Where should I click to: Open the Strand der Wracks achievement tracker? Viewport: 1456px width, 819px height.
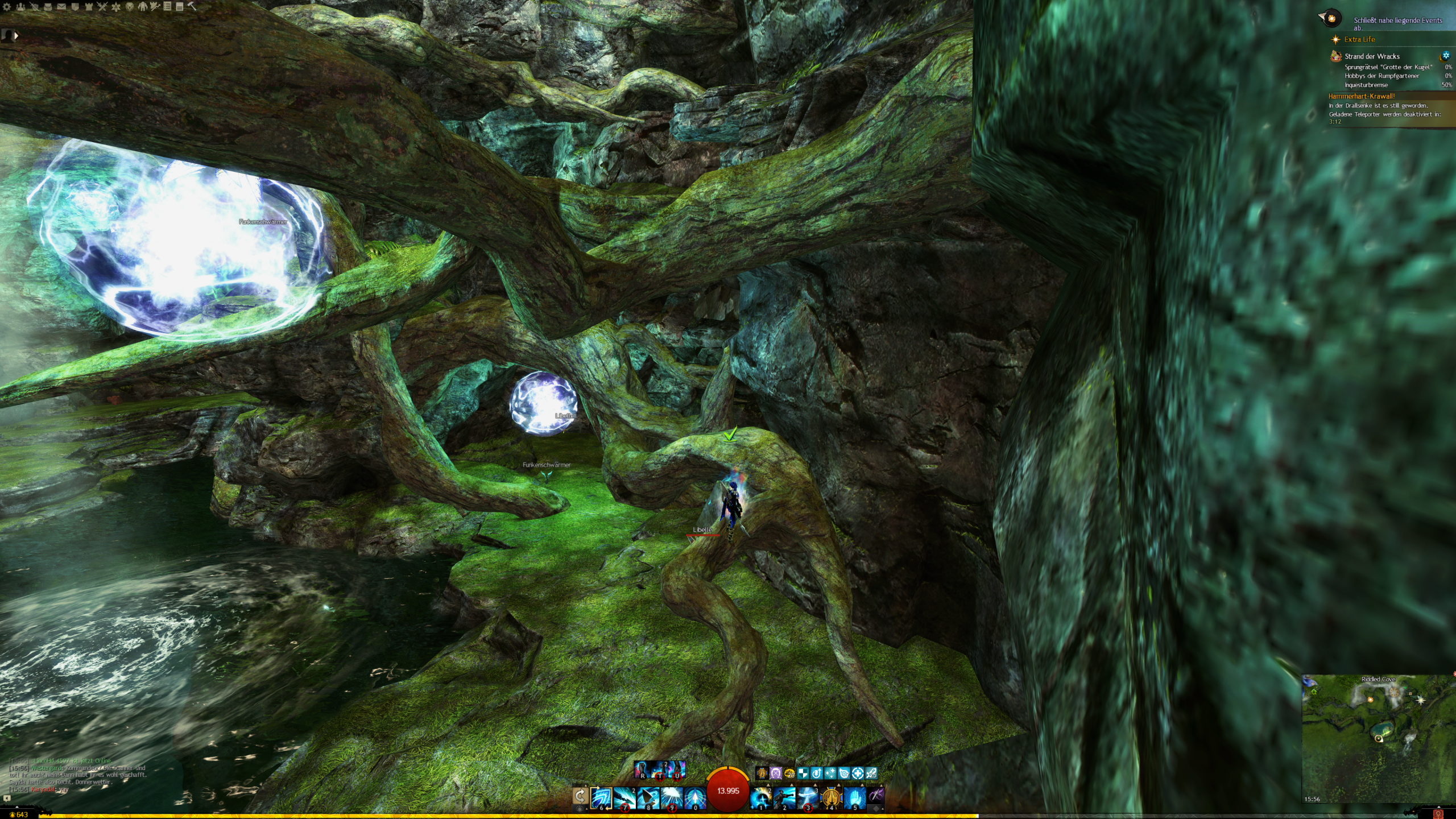[x=1372, y=56]
